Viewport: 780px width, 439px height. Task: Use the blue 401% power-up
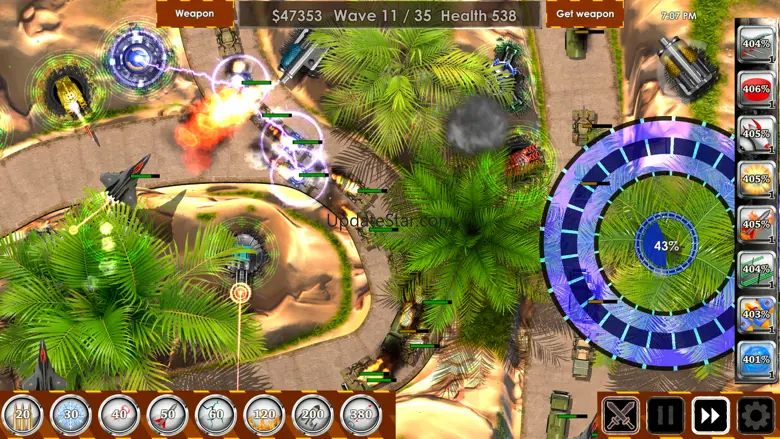pos(756,360)
